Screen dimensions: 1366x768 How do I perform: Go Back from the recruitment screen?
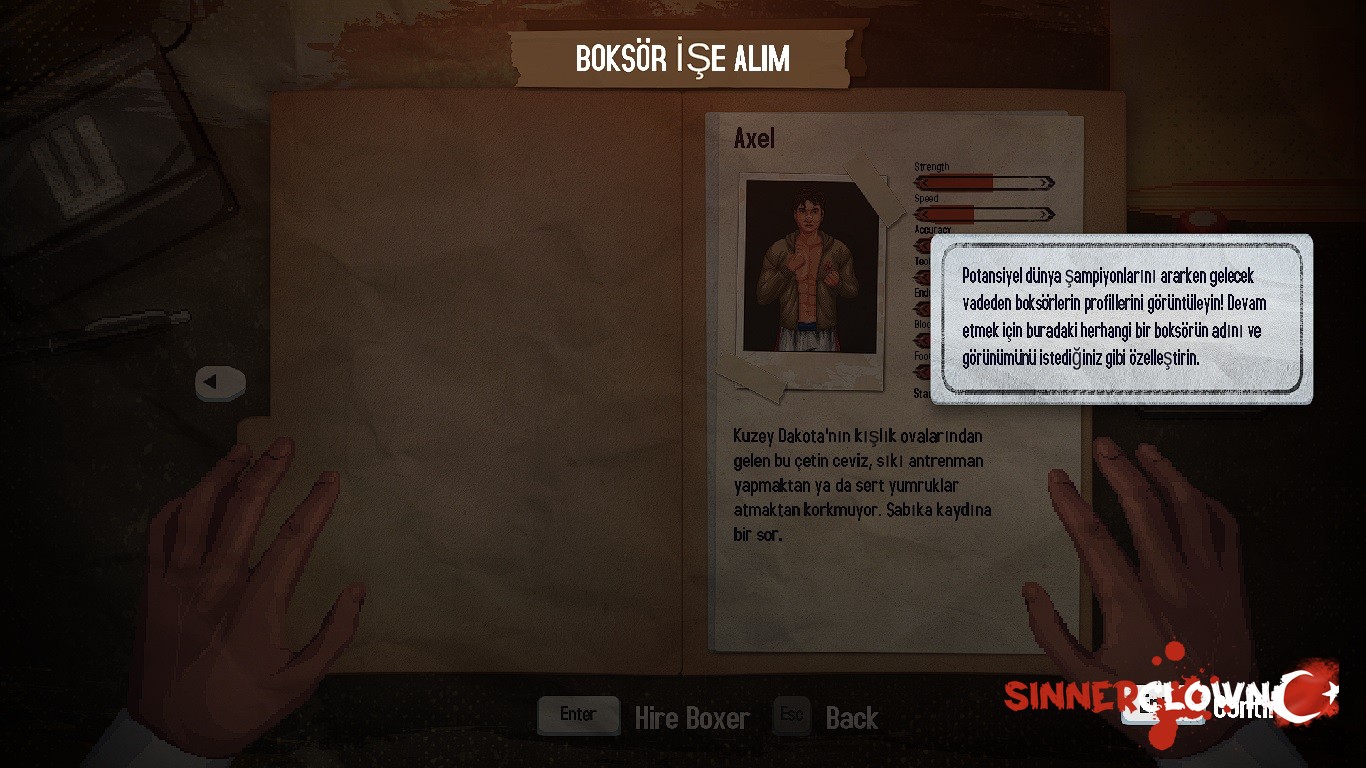pyautogui.click(x=851, y=718)
